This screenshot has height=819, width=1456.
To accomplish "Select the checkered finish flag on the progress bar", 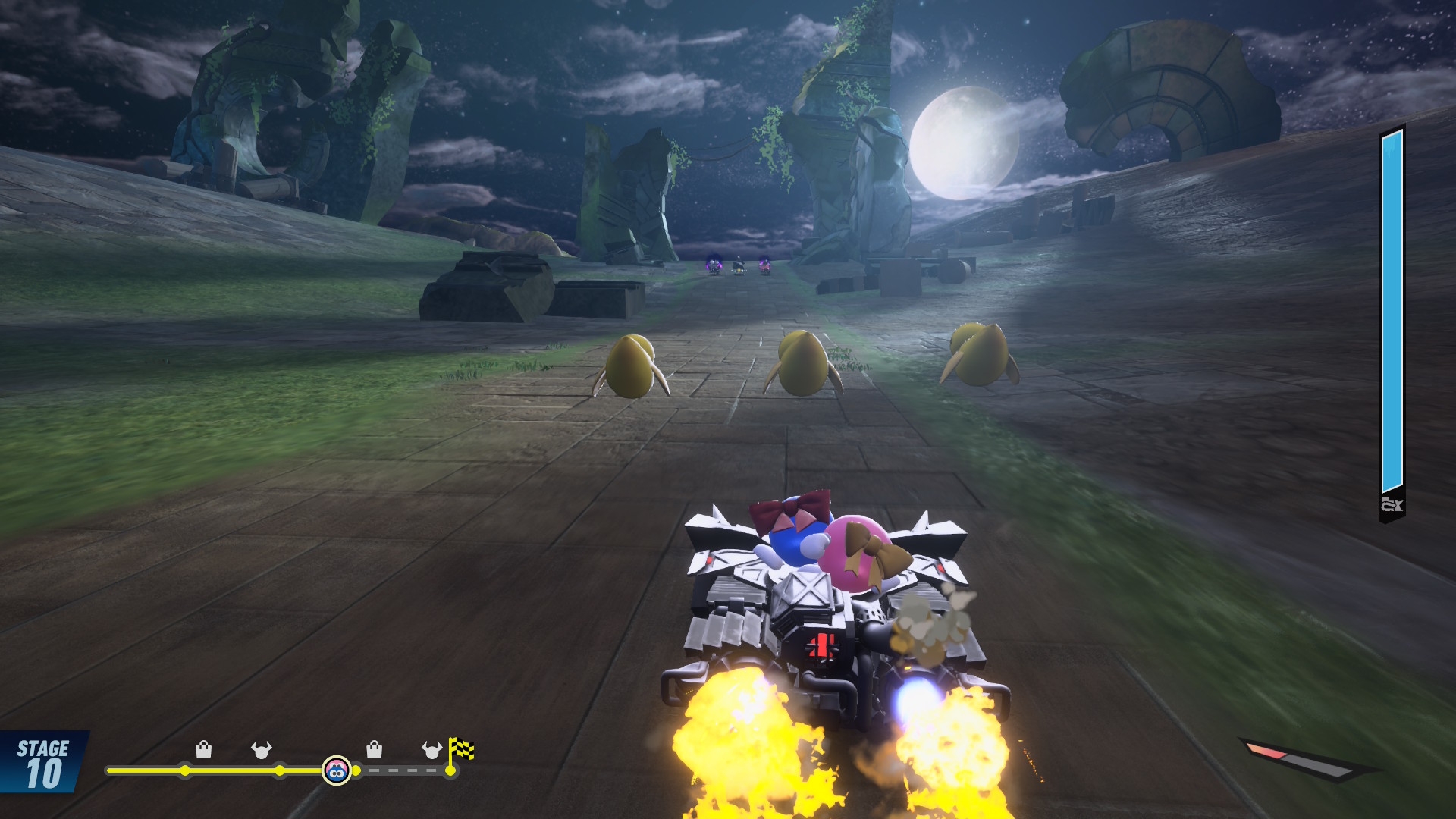I will pos(460,750).
